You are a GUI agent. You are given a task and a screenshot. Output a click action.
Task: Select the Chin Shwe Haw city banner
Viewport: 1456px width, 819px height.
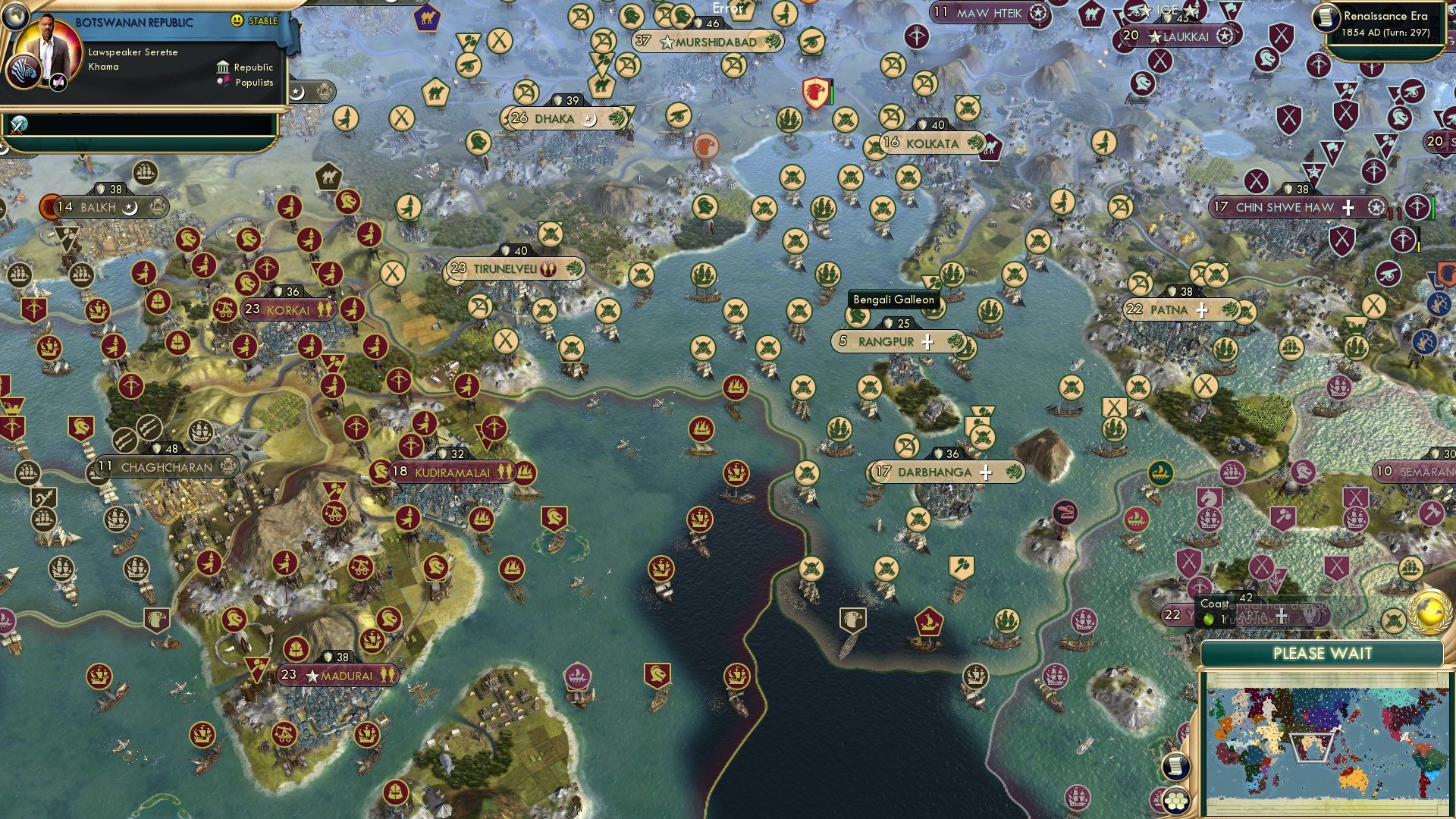(x=1285, y=207)
